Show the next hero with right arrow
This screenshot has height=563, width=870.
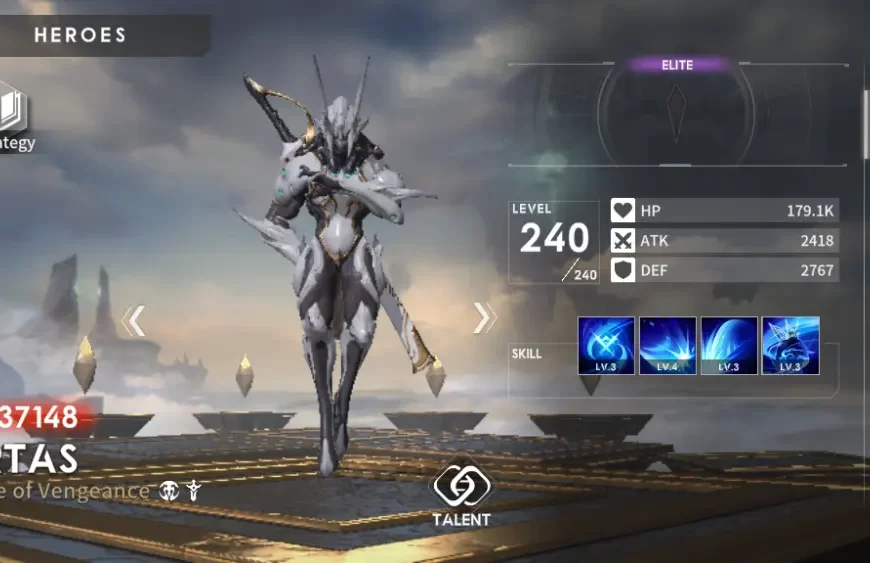(x=484, y=318)
